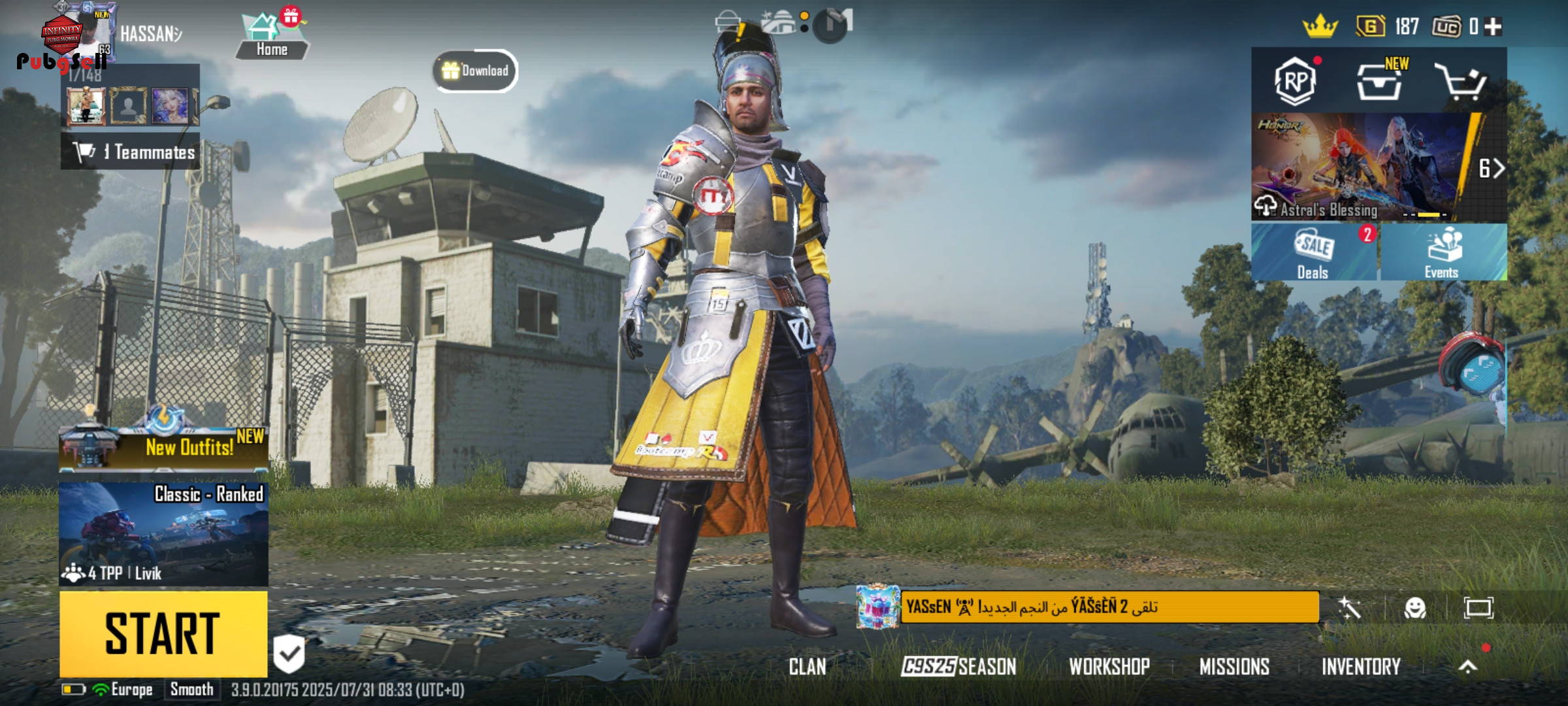Click the Download gift button
1568x706 pixels.
pos(476,71)
